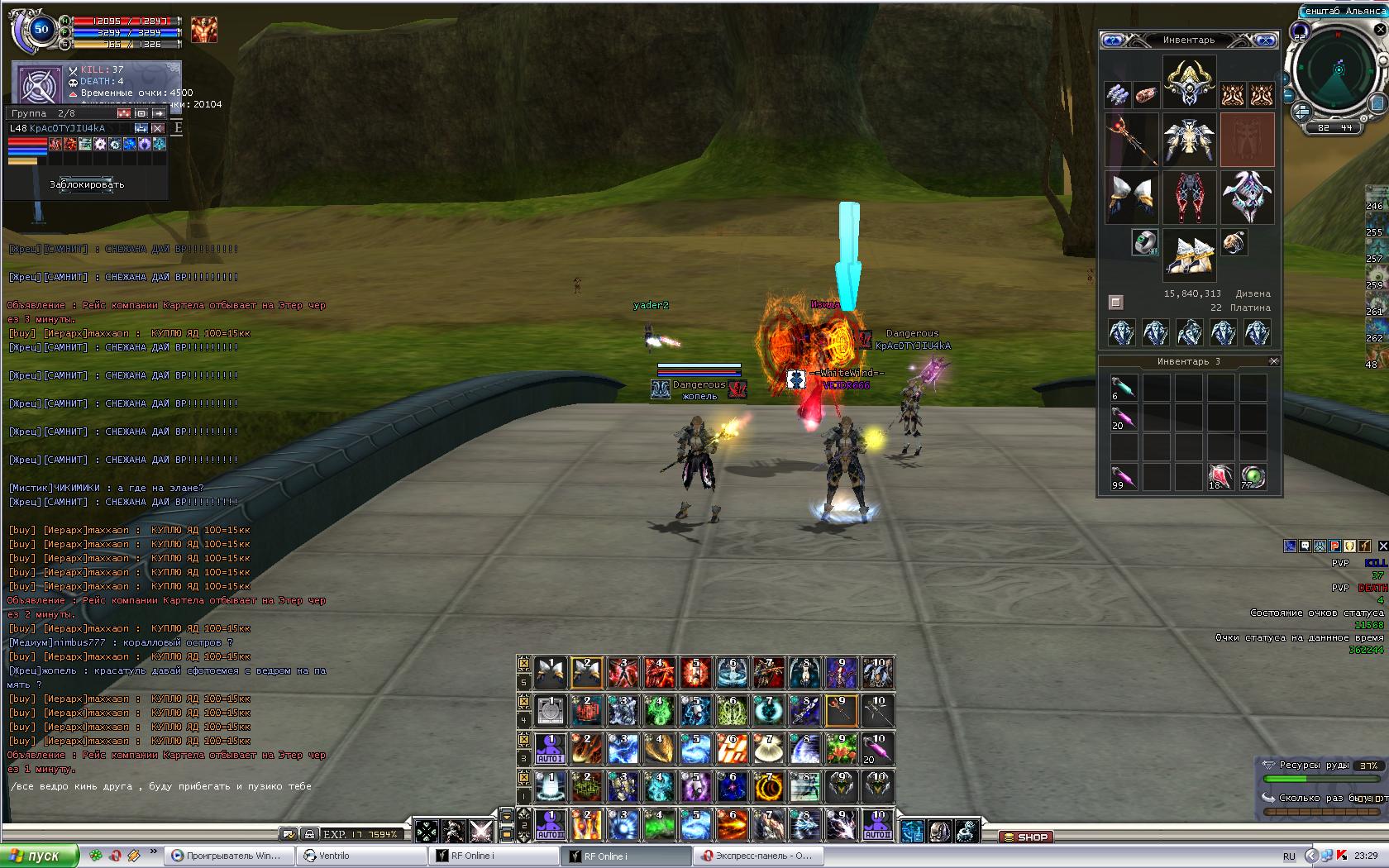The height and width of the screenshot is (868, 1389).
Task: Activate the AUTO I hotbar slot
Action: click(551, 748)
